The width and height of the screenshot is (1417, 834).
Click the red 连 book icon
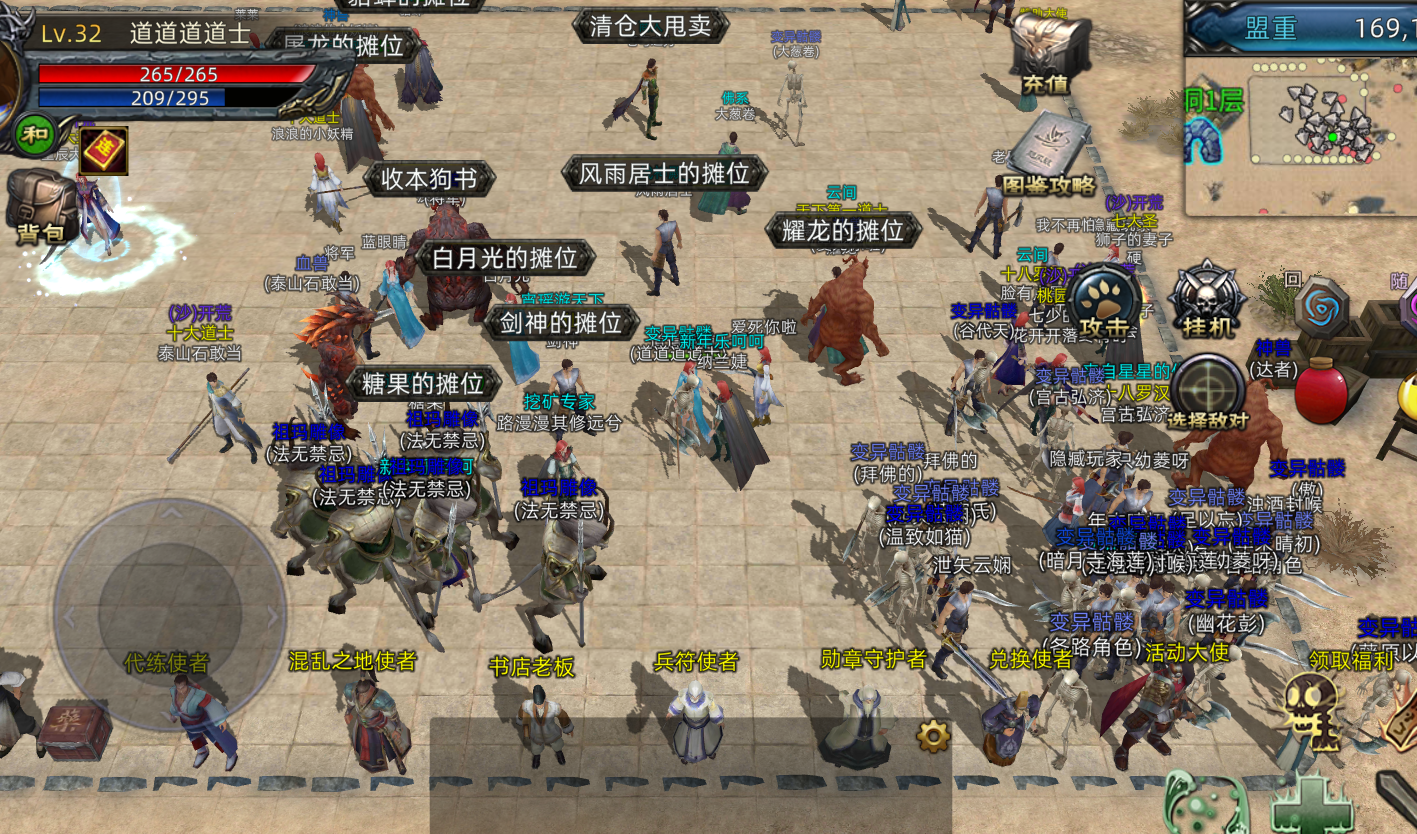(x=103, y=150)
